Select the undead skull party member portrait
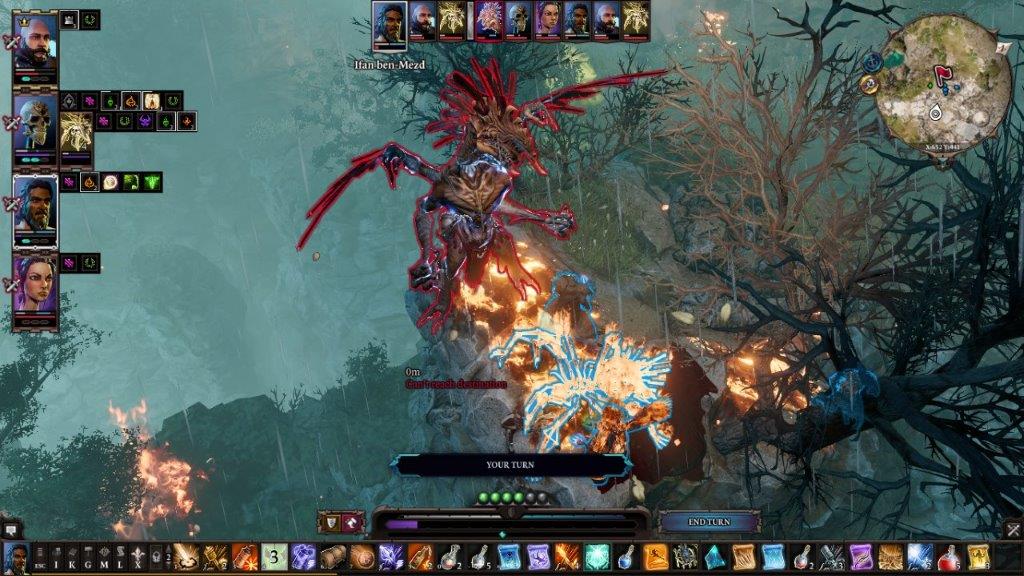Image resolution: width=1024 pixels, height=576 pixels. tap(35, 125)
